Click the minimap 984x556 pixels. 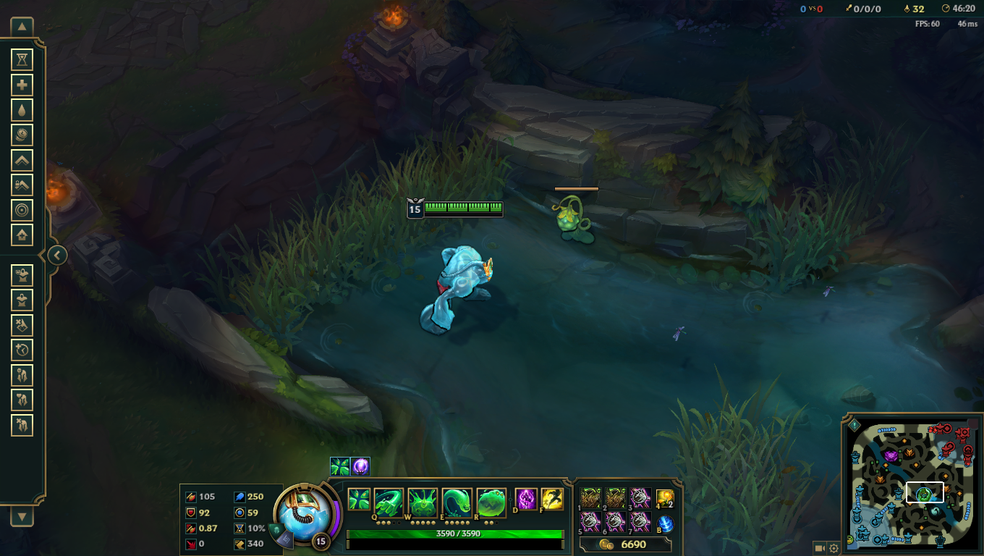coord(913,483)
